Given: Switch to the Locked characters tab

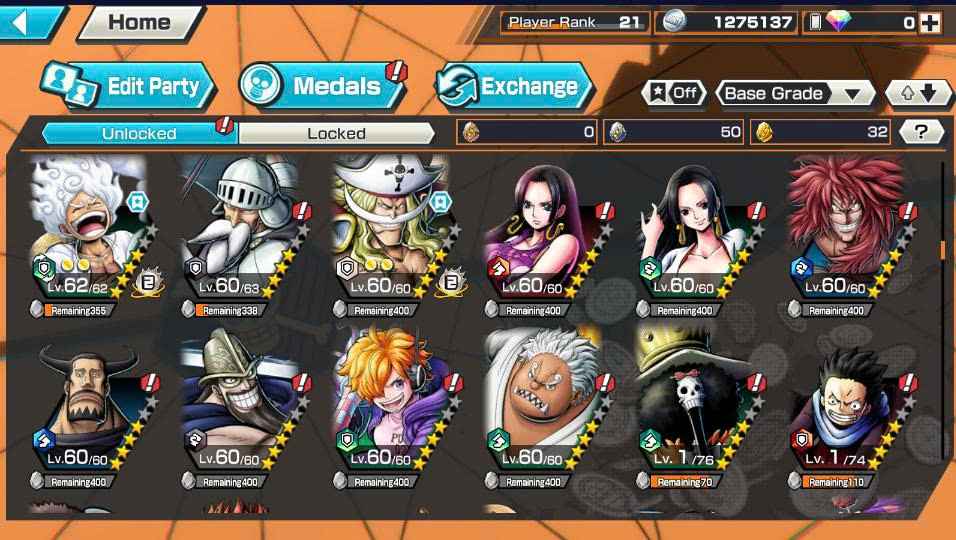Looking at the screenshot, I should 336,133.
